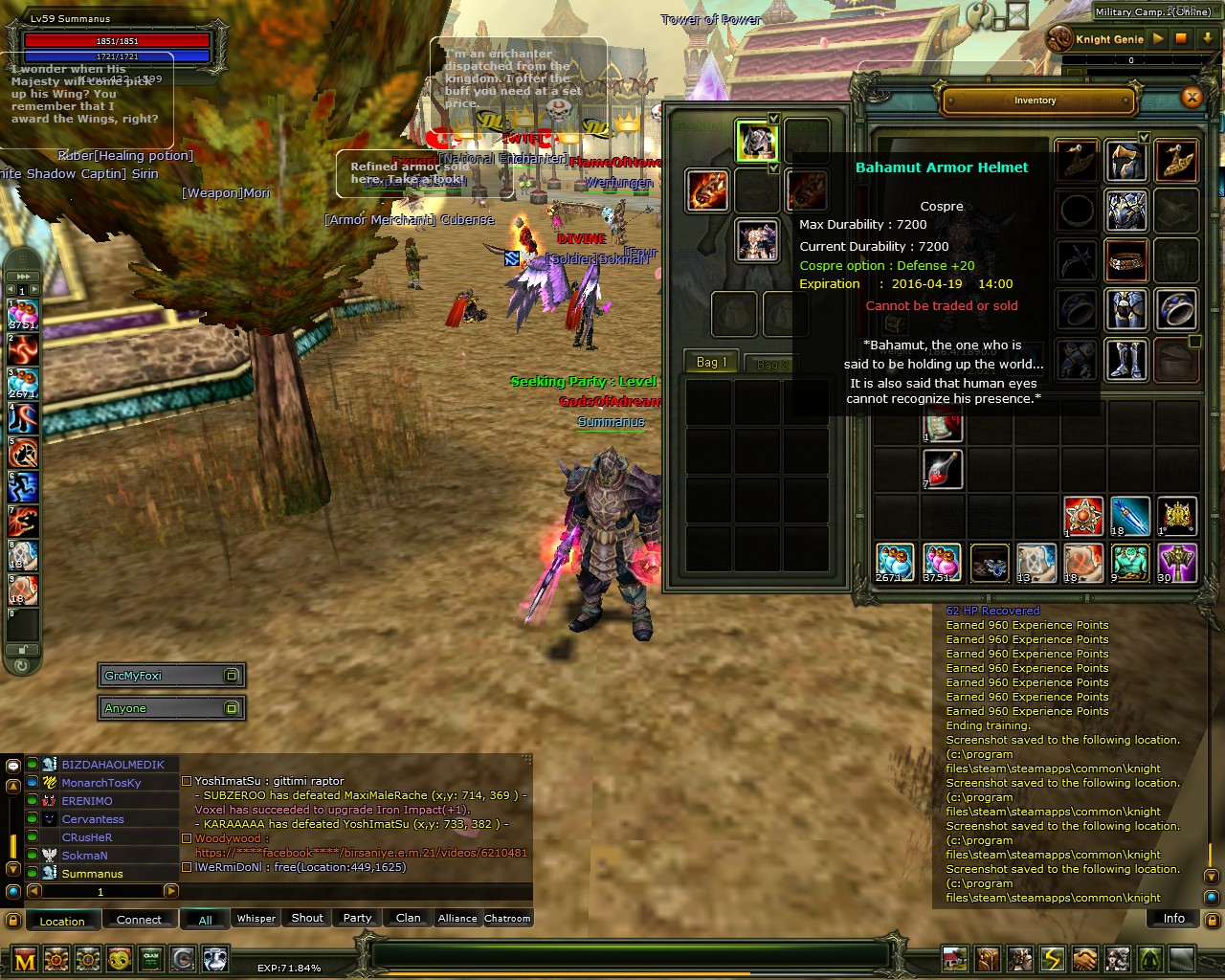This screenshot has width=1225, height=980.
Task: Select player MonarchTosKy in the list
Action: point(101,783)
